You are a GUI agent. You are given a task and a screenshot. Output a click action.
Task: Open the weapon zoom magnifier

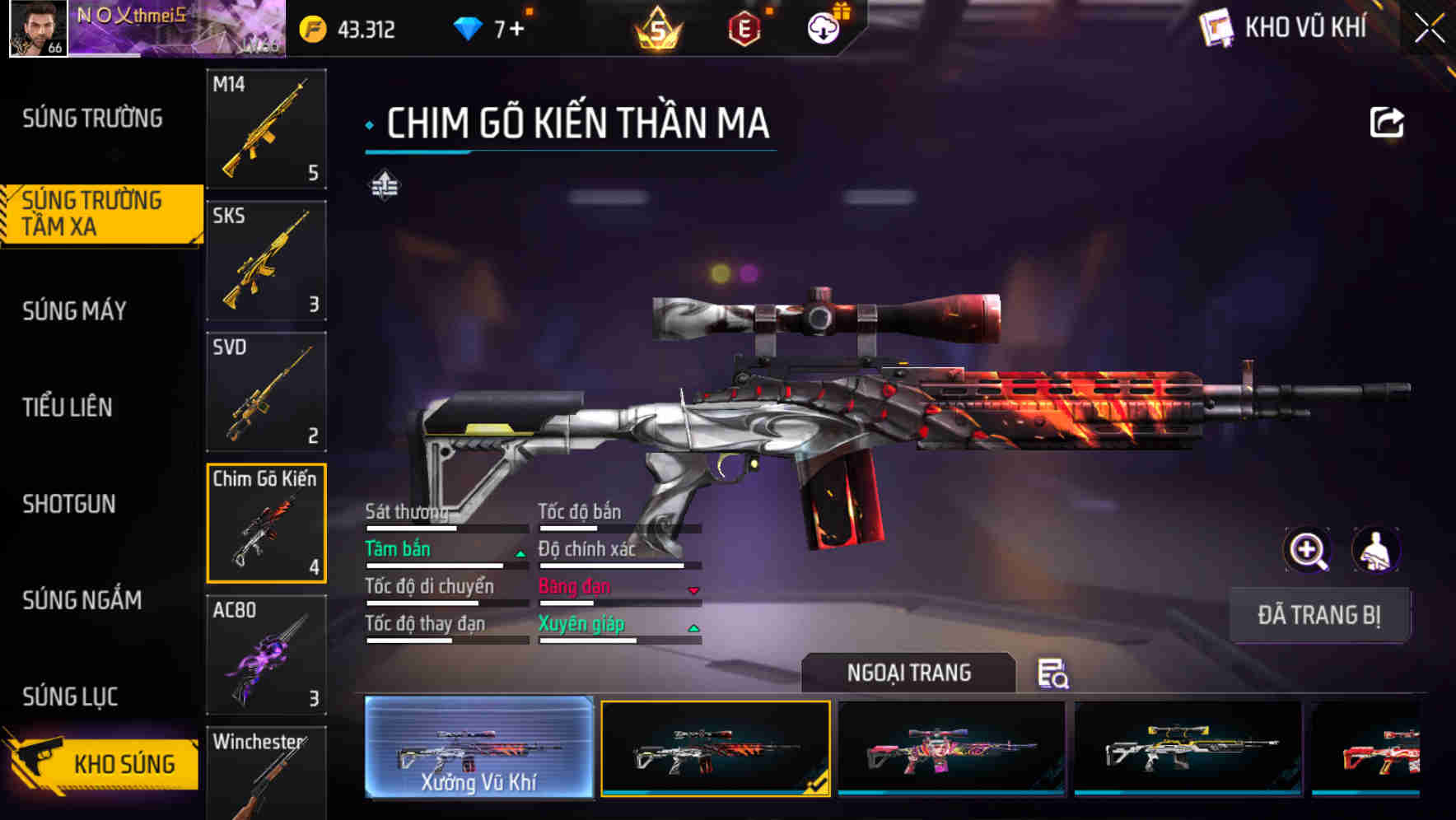pos(1308,550)
